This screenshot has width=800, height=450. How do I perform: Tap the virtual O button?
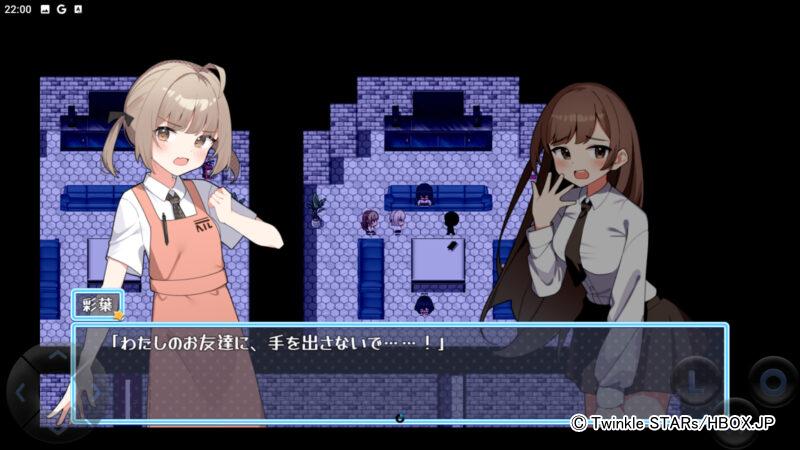(x=772, y=382)
